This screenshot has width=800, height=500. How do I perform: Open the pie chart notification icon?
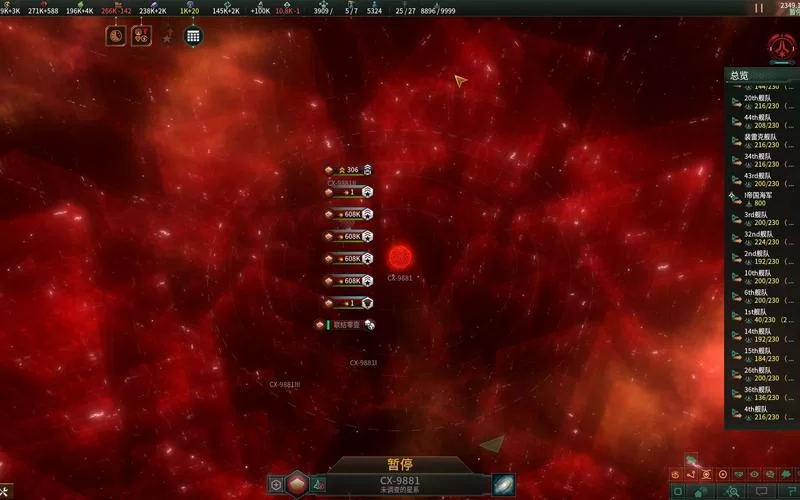click(116, 36)
